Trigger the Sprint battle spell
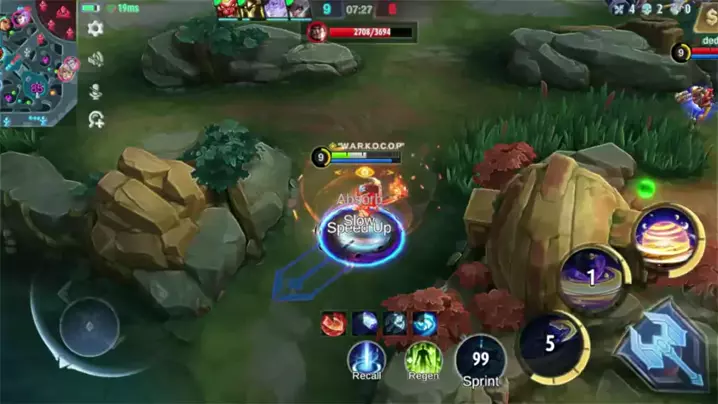718x404 pixels. tap(480, 360)
